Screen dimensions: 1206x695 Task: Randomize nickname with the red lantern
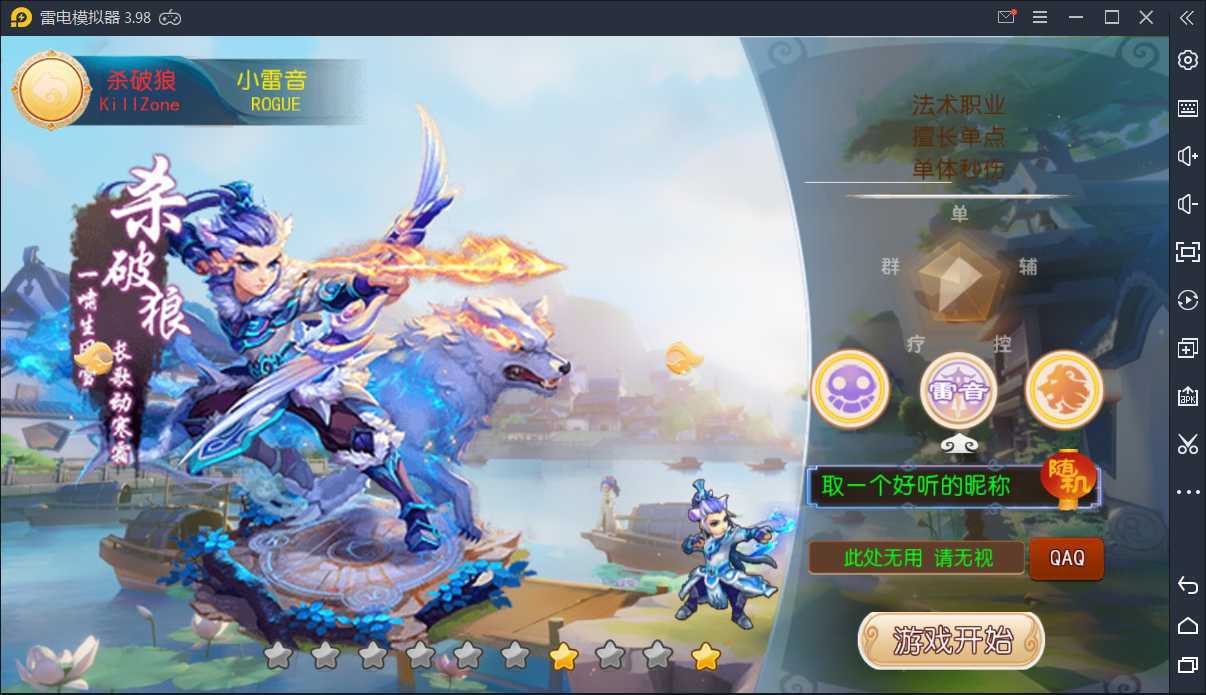pyautogui.click(x=1068, y=482)
